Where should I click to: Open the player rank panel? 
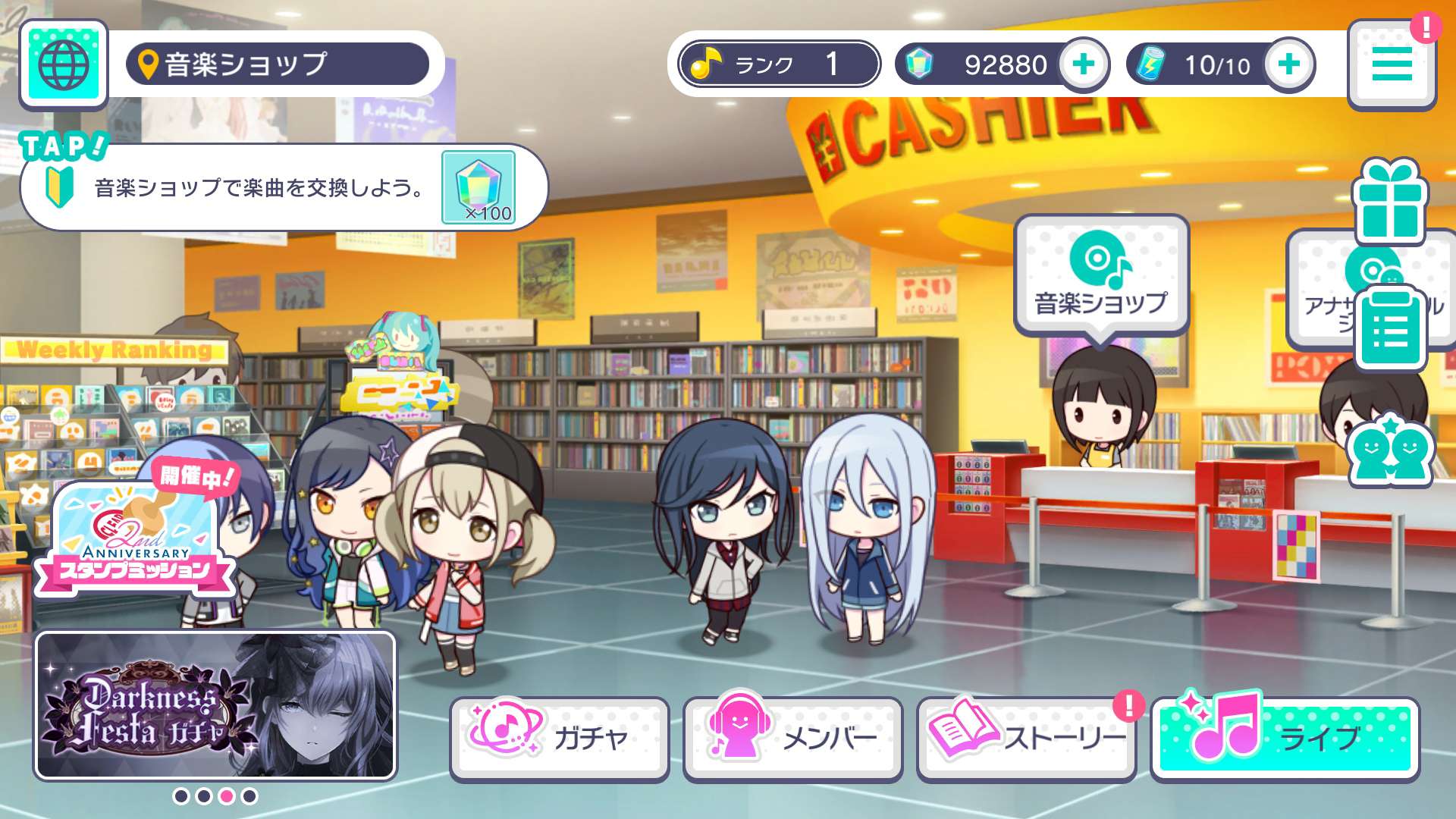pyautogui.click(x=779, y=64)
